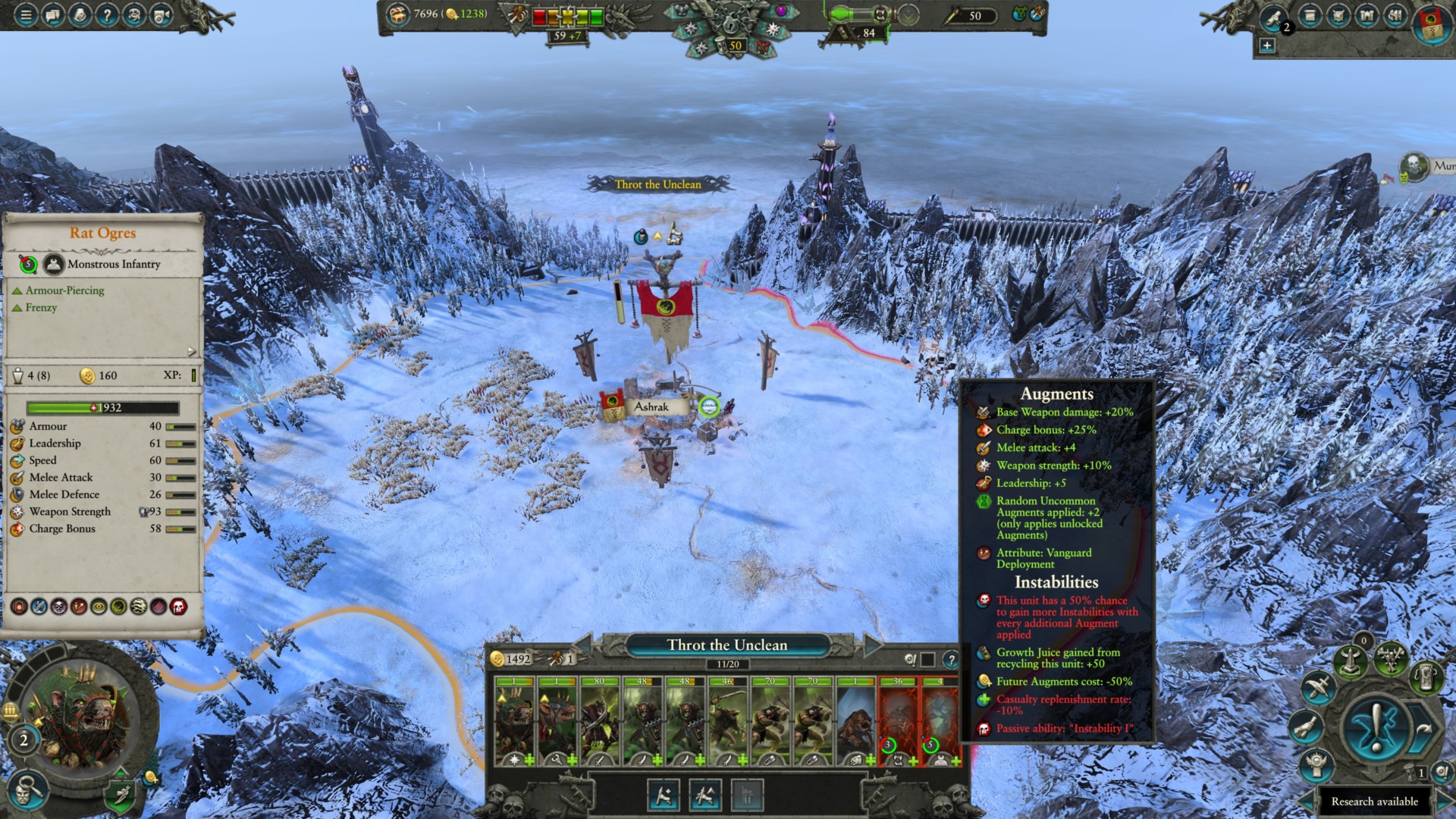This screenshot has width=1456, height=819.
Task: Open the Diplomacy icon in the top-right toolbar
Action: [1339, 15]
